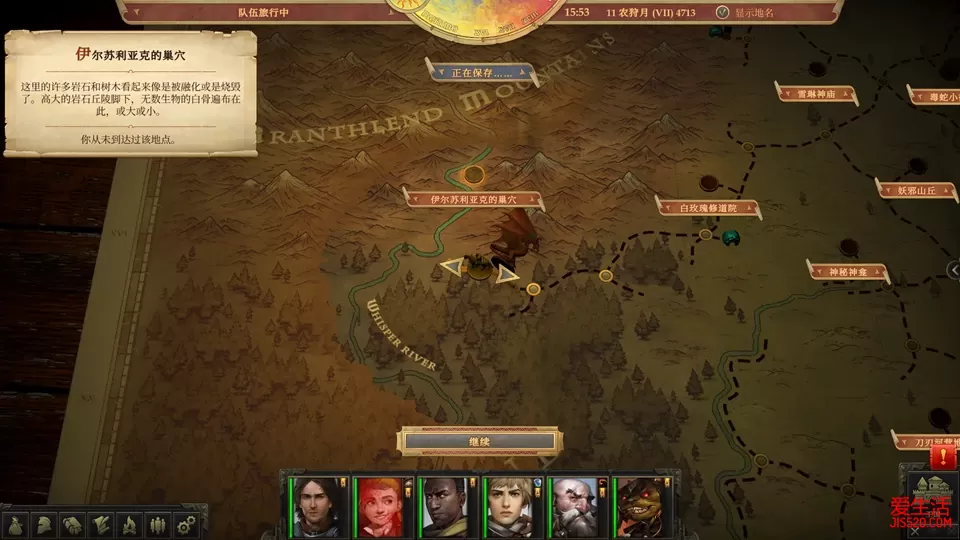Screen dimensions: 960x540
Task: Click the campfire rest icon
Action: click(x=129, y=524)
